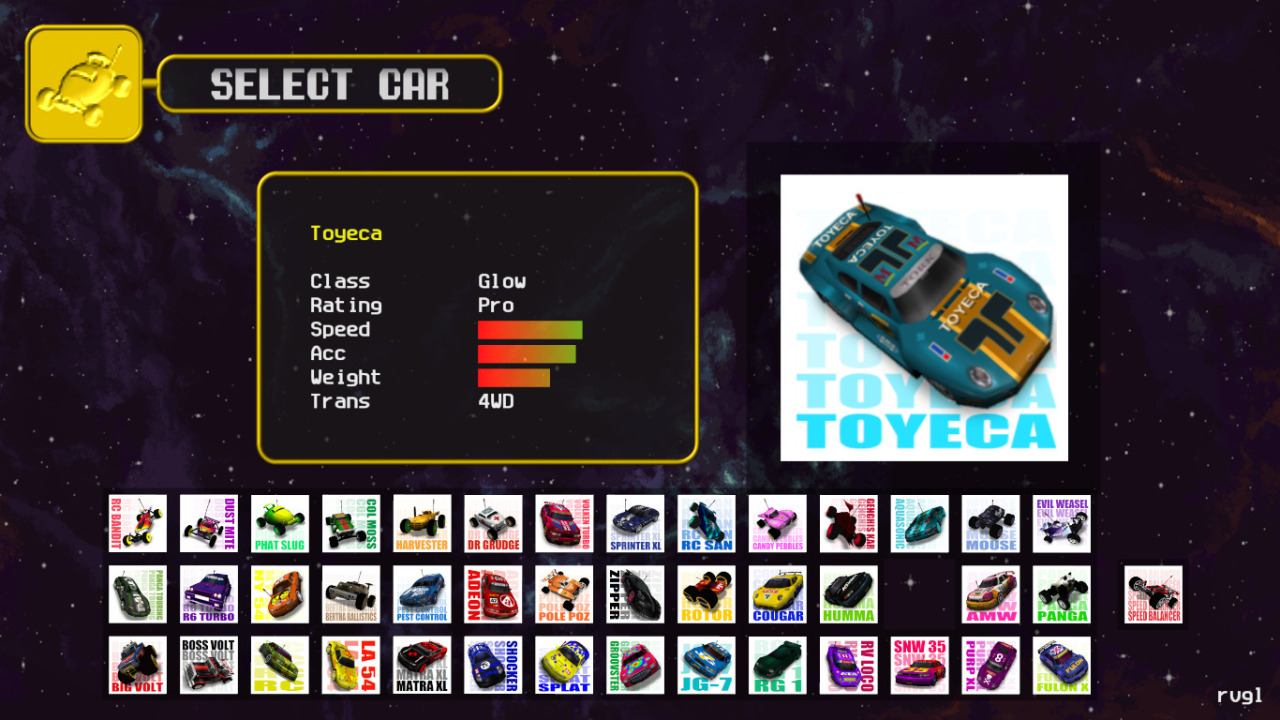1280x720 pixels.
Task: Choose the Dust Mite car
Action: point(209,523)
